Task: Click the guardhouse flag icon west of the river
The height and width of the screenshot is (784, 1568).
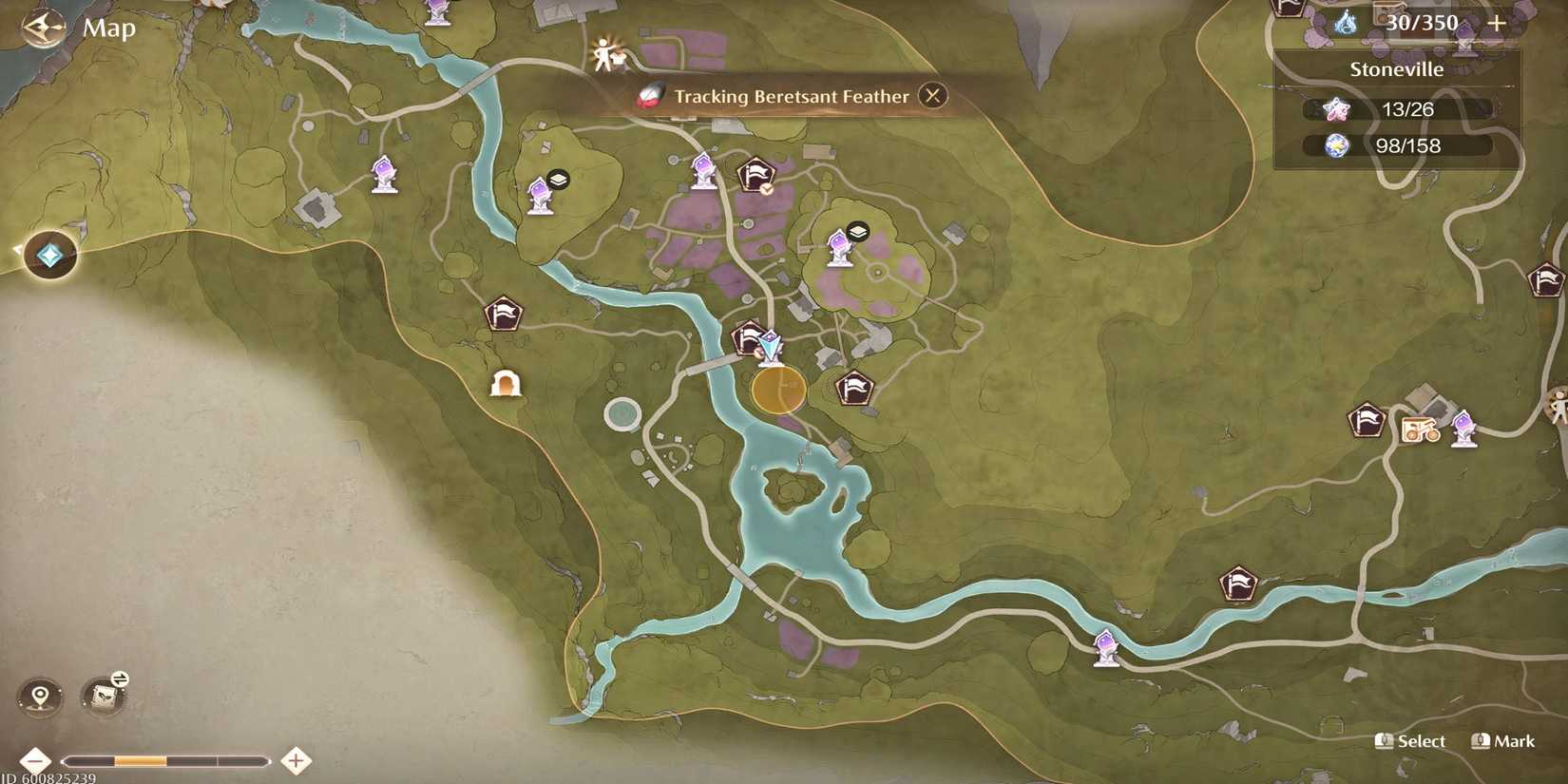Action: click(x=505, y=314)
